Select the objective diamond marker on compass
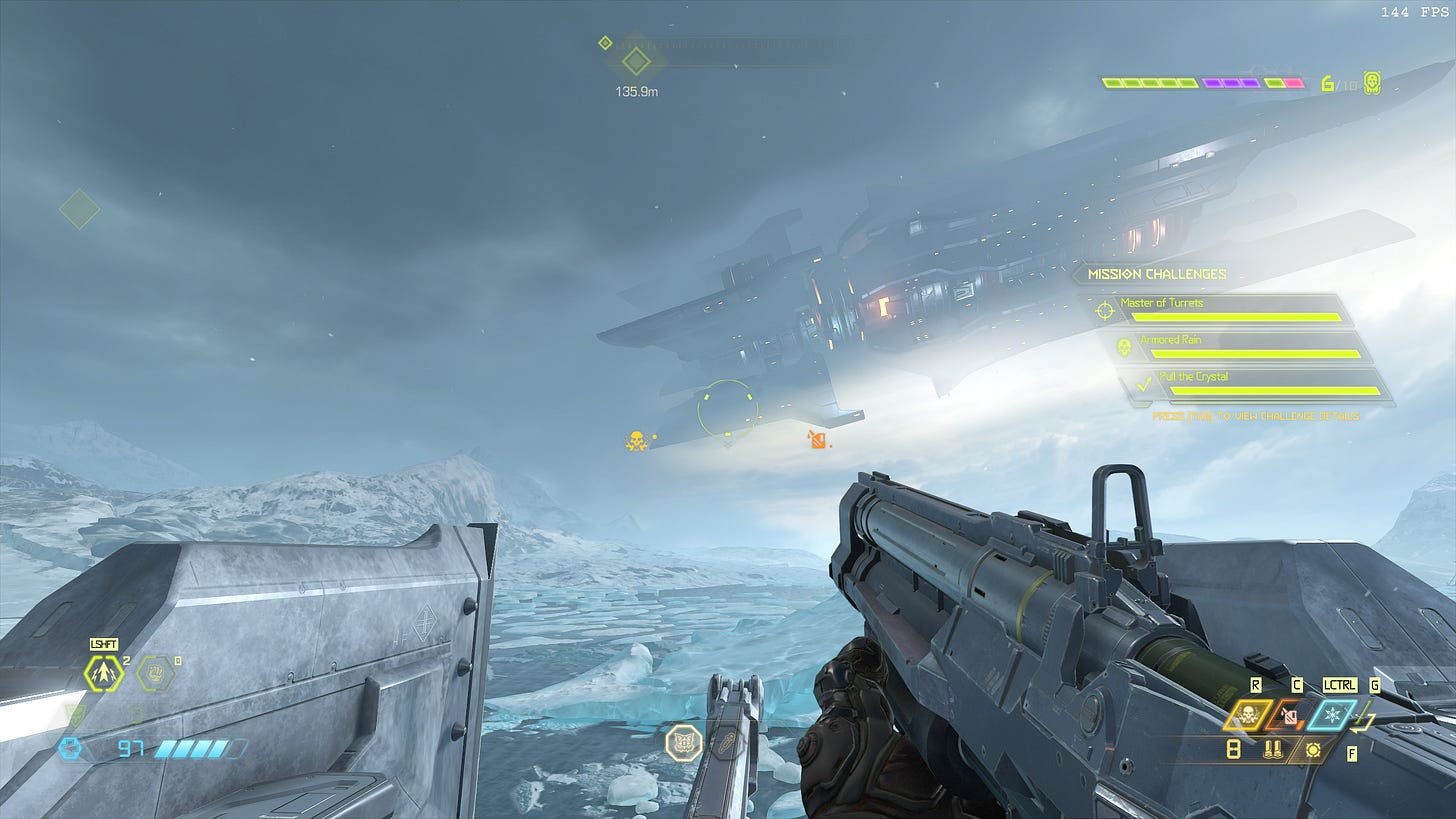The image size is (1456, 819). point(636,62)
